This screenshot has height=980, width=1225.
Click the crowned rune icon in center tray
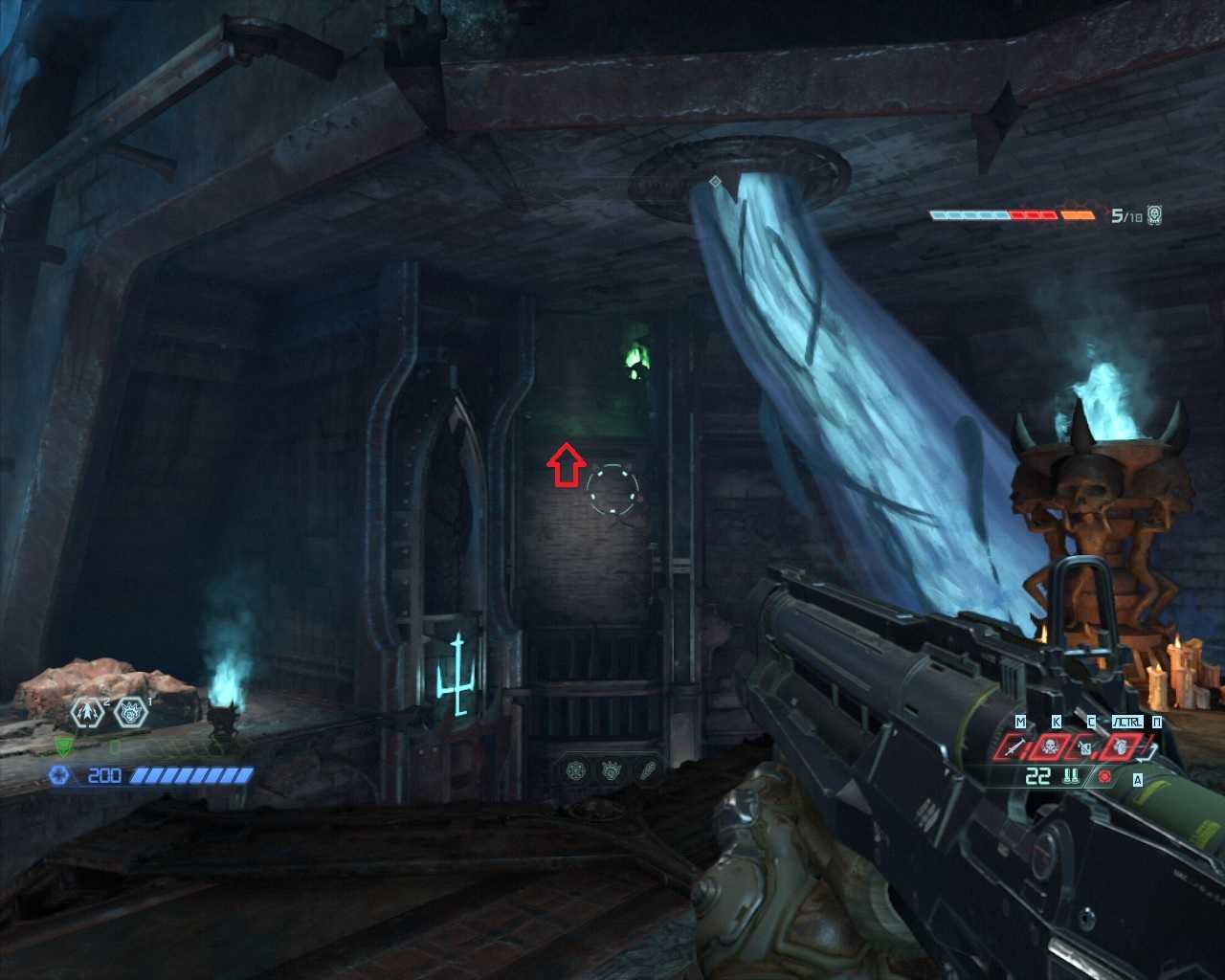click(611, 768)
